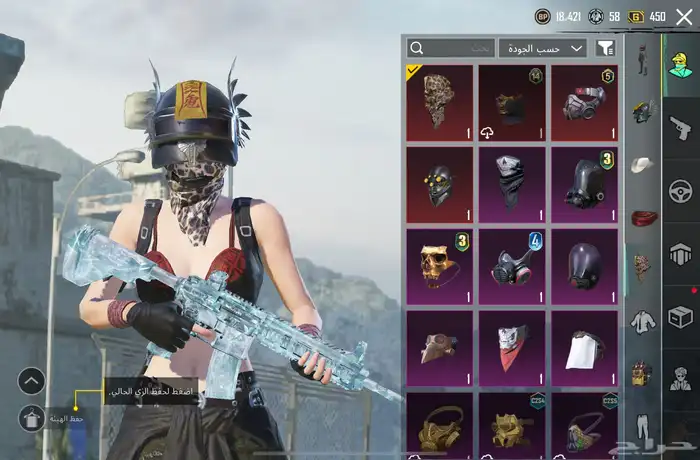This screenshot has height=460, width=700.
Task: Open the item filter button
Action: pos(605,48)
